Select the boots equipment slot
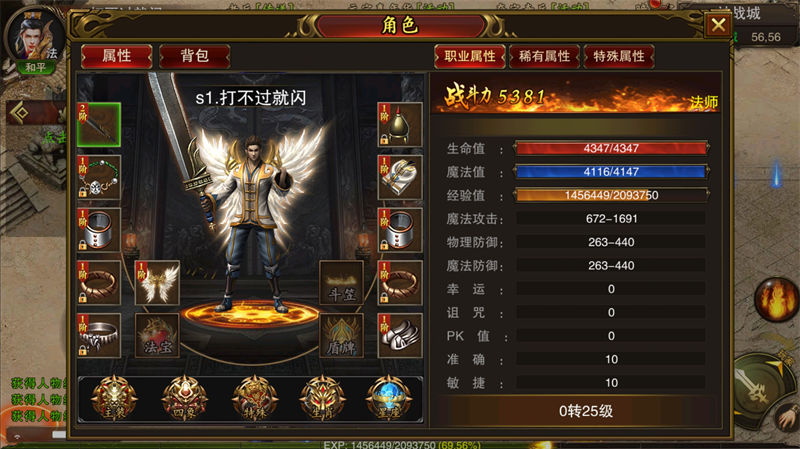Screen dimensions: 800x449 click(400, 336)
